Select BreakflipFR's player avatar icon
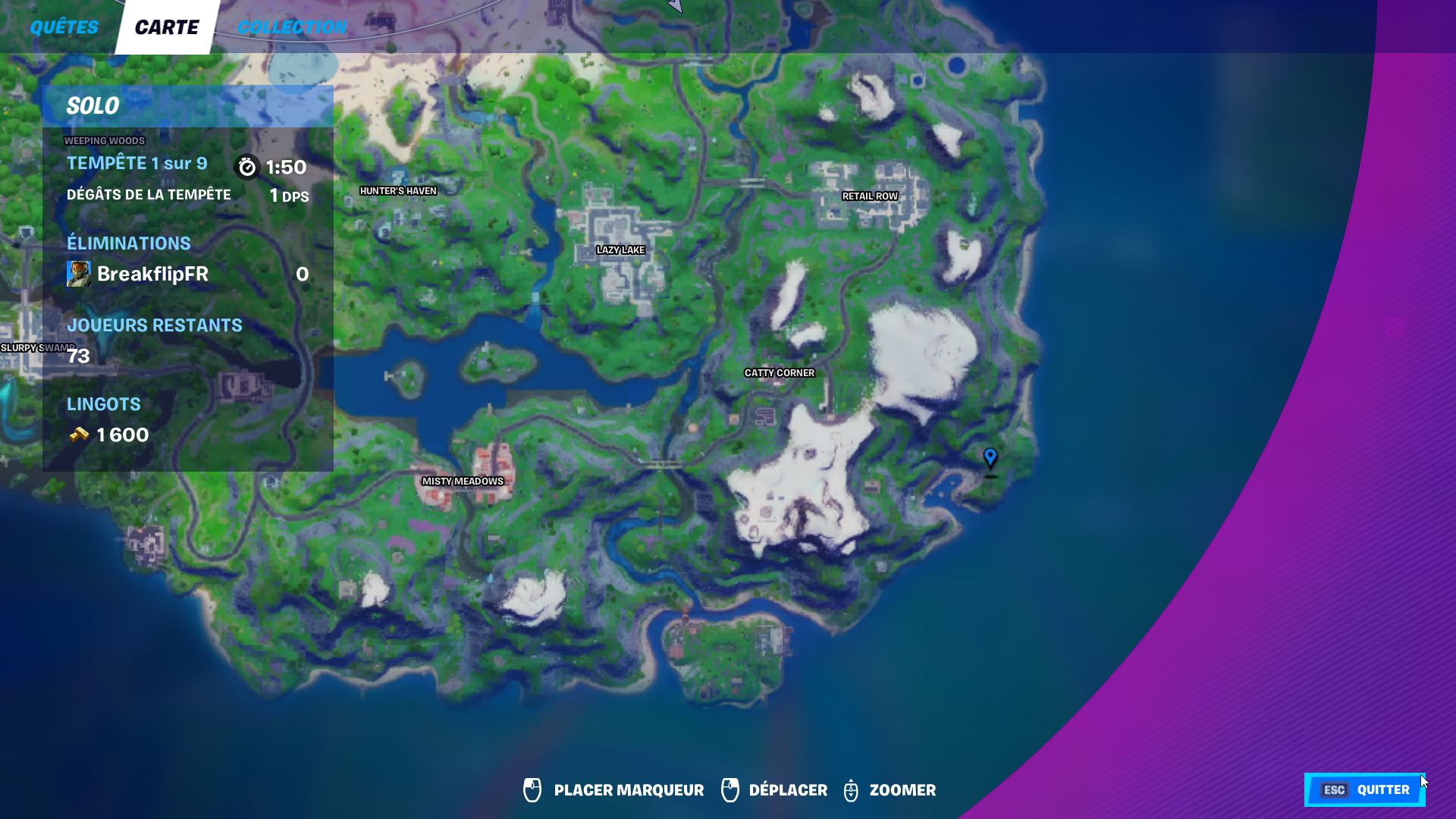The height and width of the screenshot is (819, 1456). 78,274
